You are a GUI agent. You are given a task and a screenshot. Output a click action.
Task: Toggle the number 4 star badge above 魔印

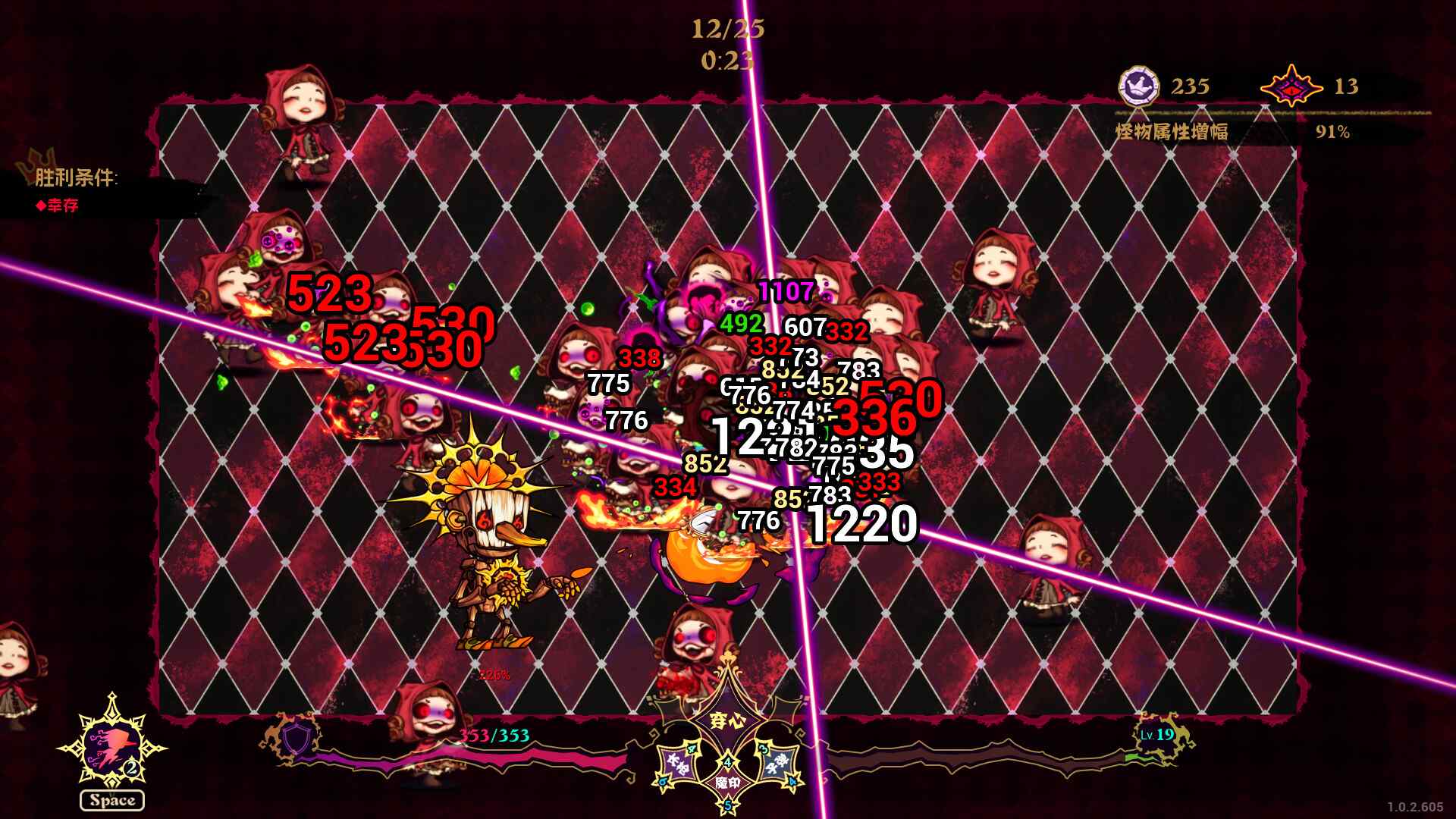point(728,762)
